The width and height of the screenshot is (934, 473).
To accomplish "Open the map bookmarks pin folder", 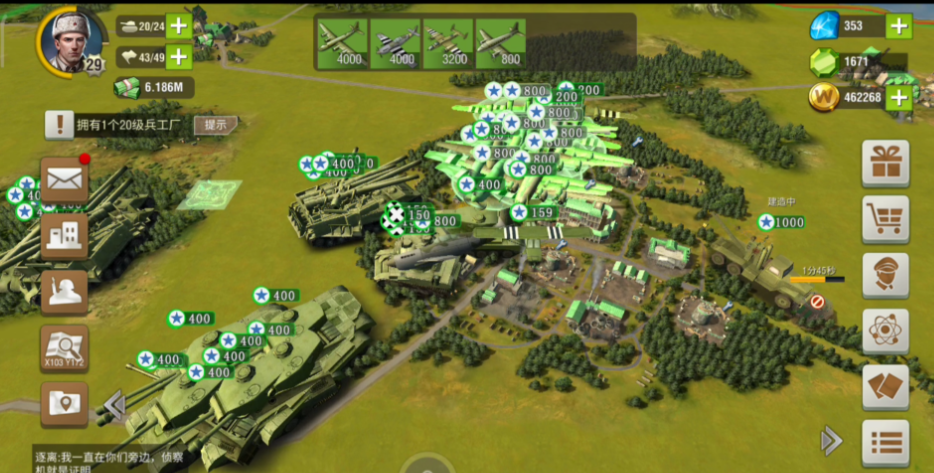I will pyautogui.click(x=64, y=405).
